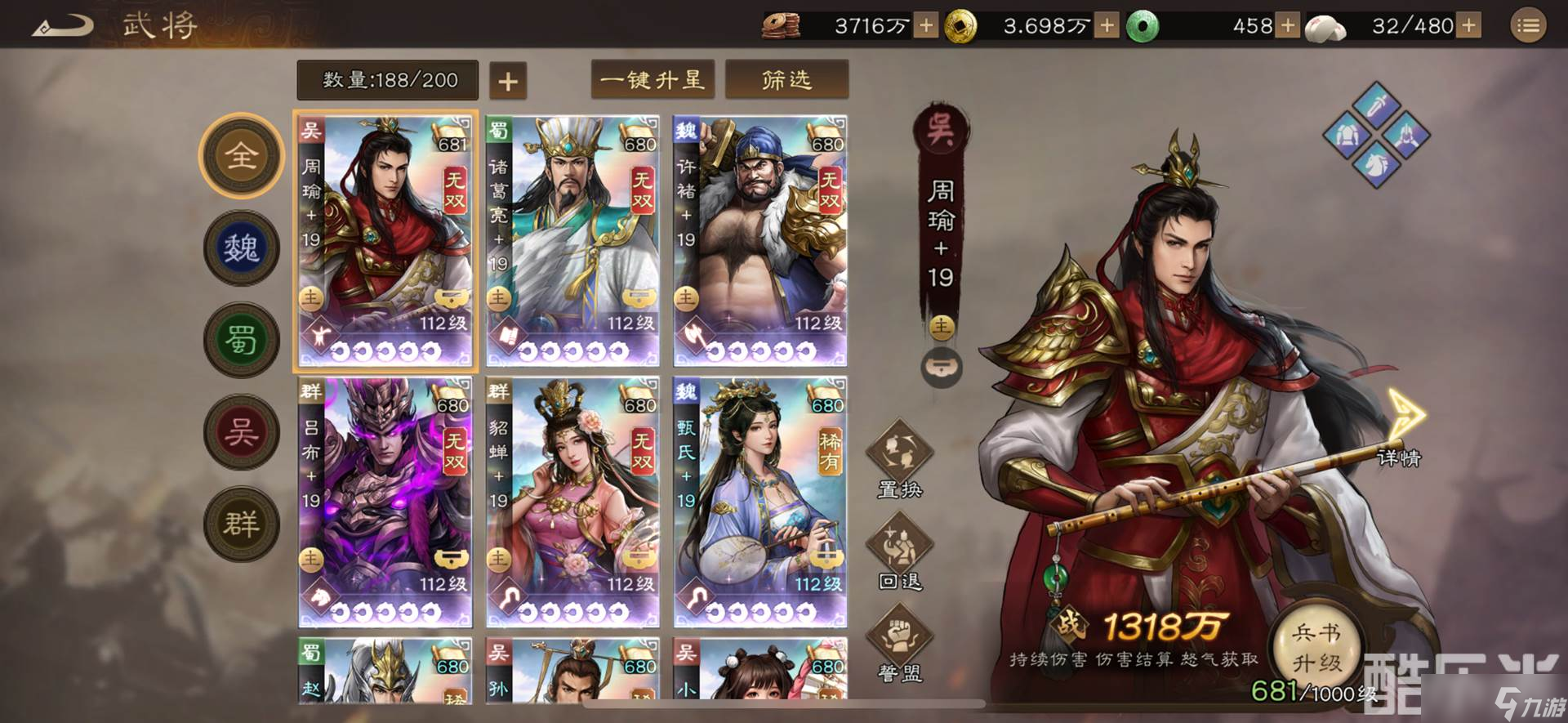
Task: Open the hamburger menu at top right
Action: coord(1528,25)
